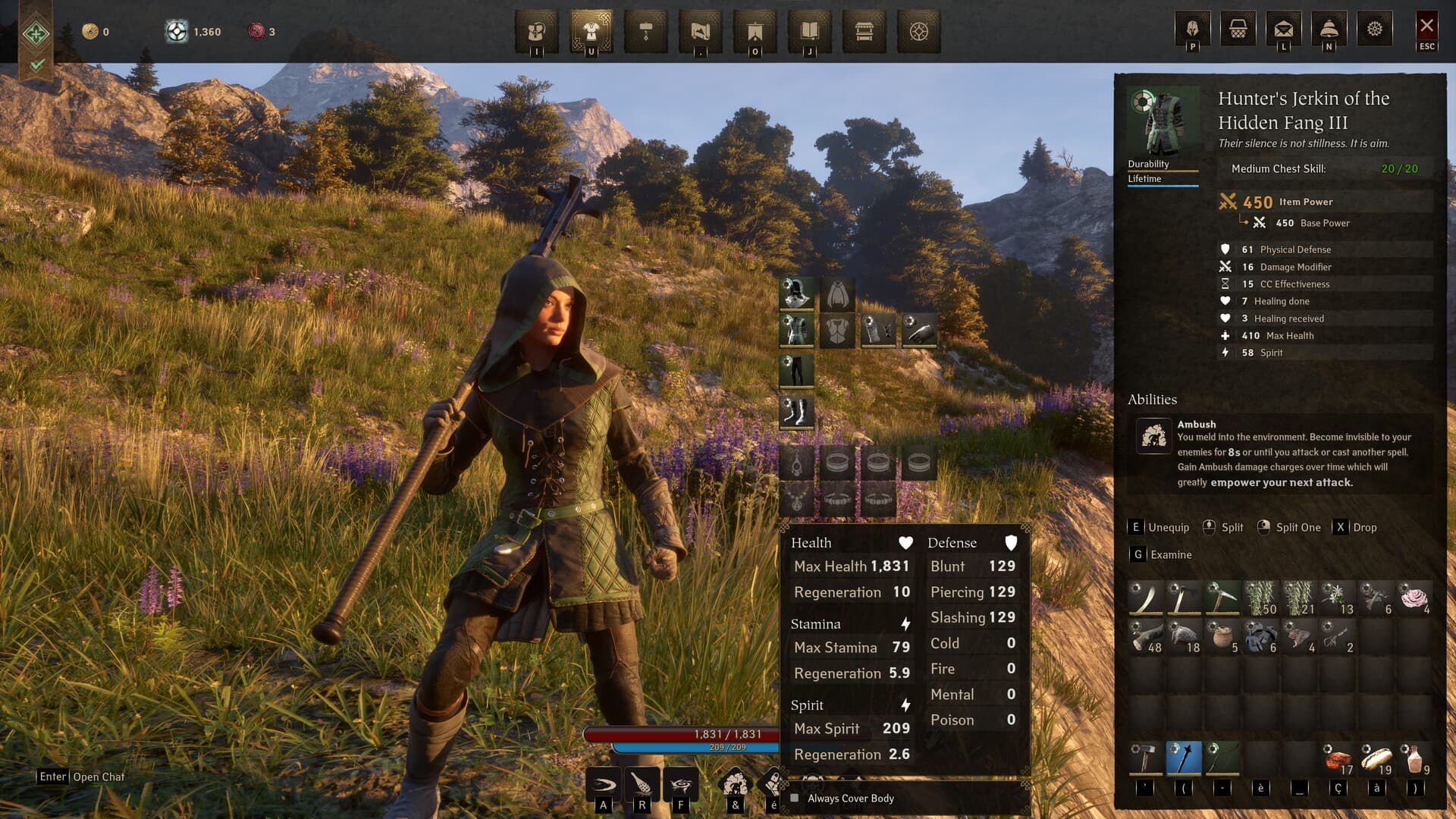Open the trading post stall icon

pos(865,32)
